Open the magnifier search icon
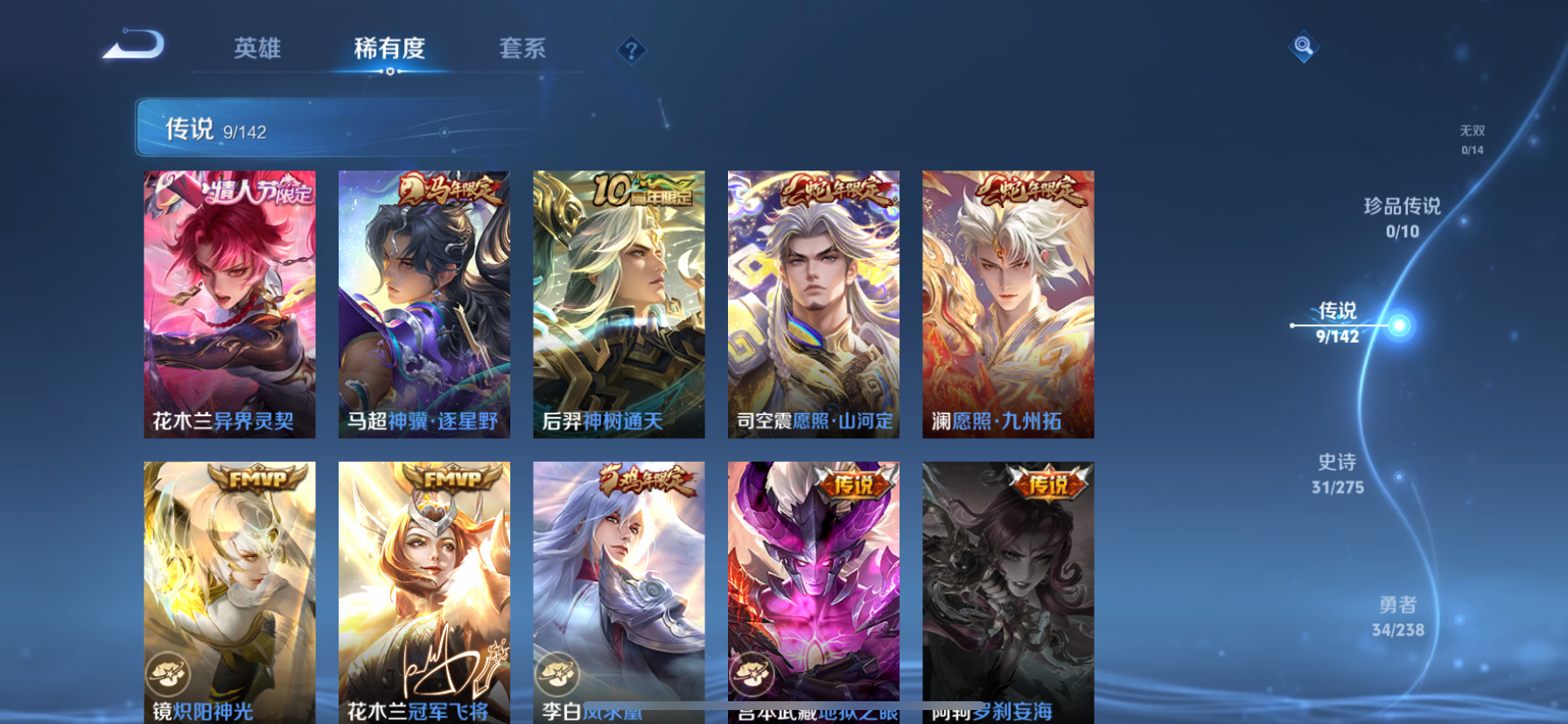 click(x=1303, y=46)
